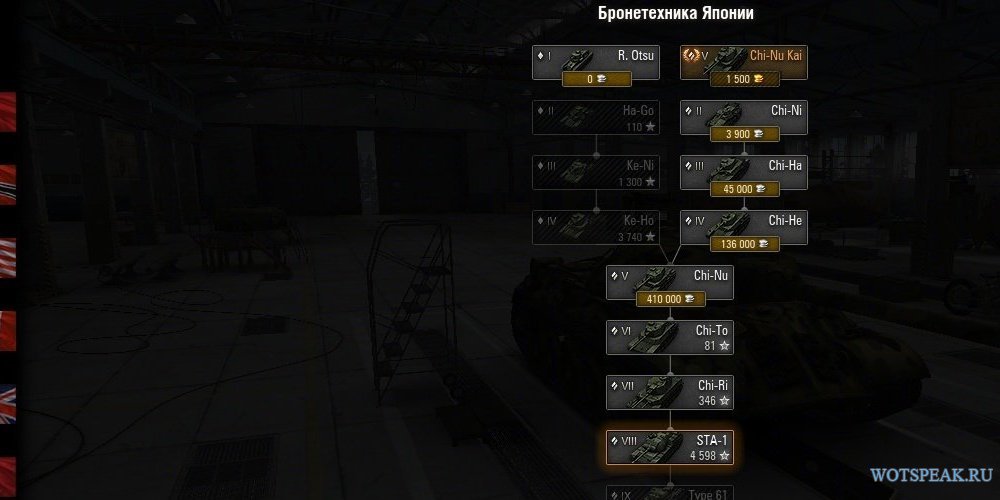The image size is (1000, 500).
Task: Choose the Chi-He tier IV tank
Action: 744,222
